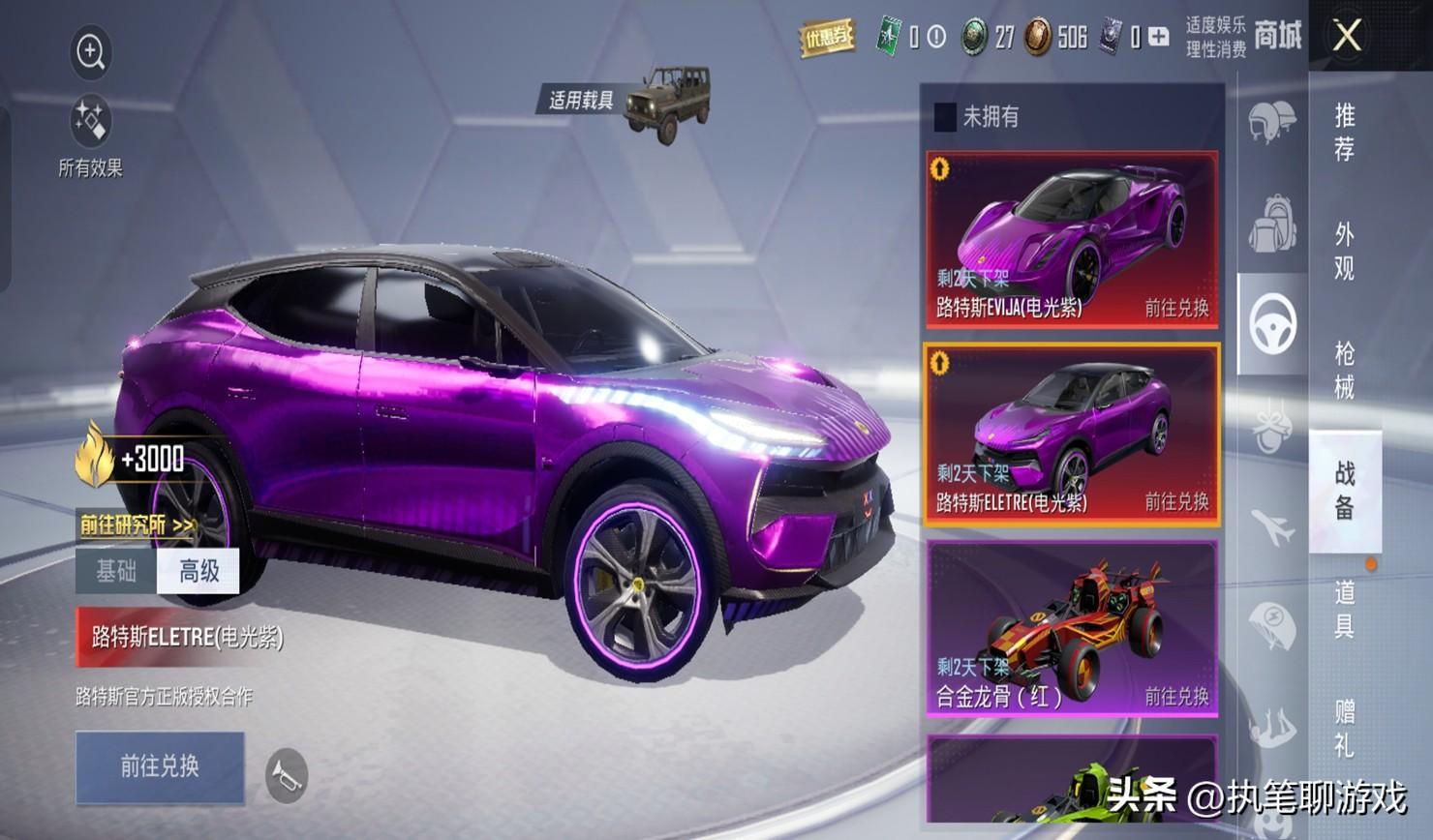Close the shop with the X button
This screenshot has width=1433, height=840.
click(x=1347, y=37)
